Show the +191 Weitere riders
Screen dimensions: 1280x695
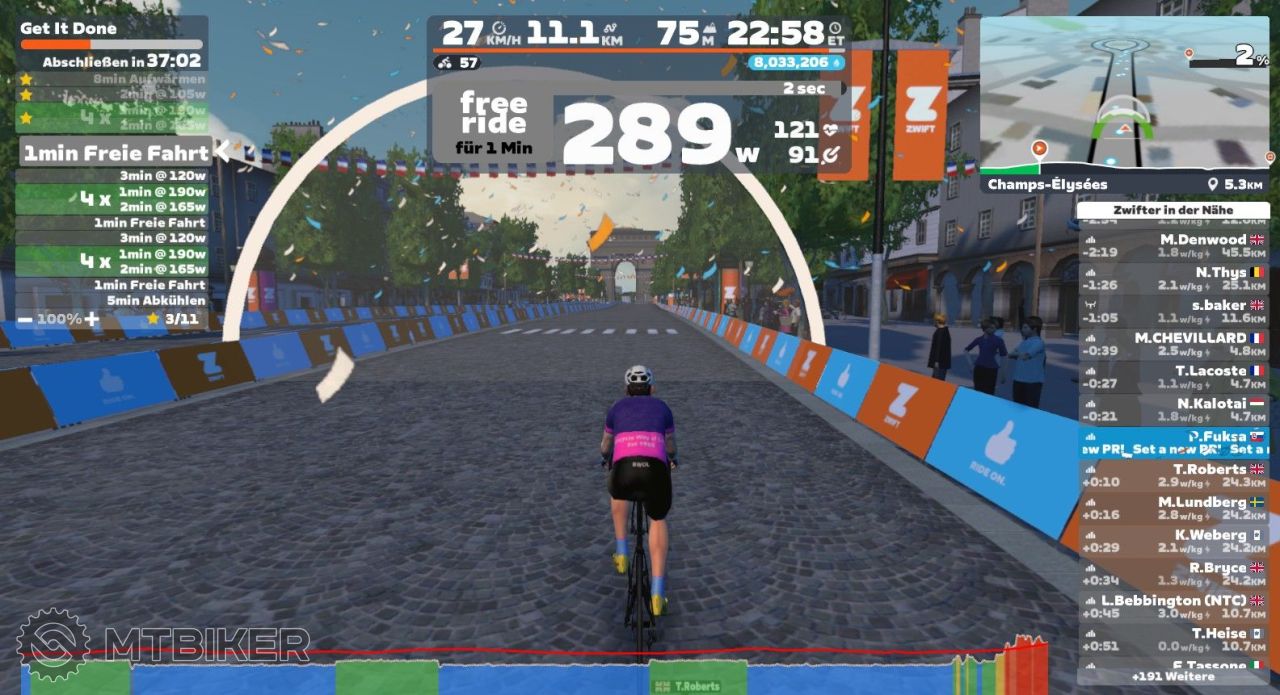(1173, 677)
